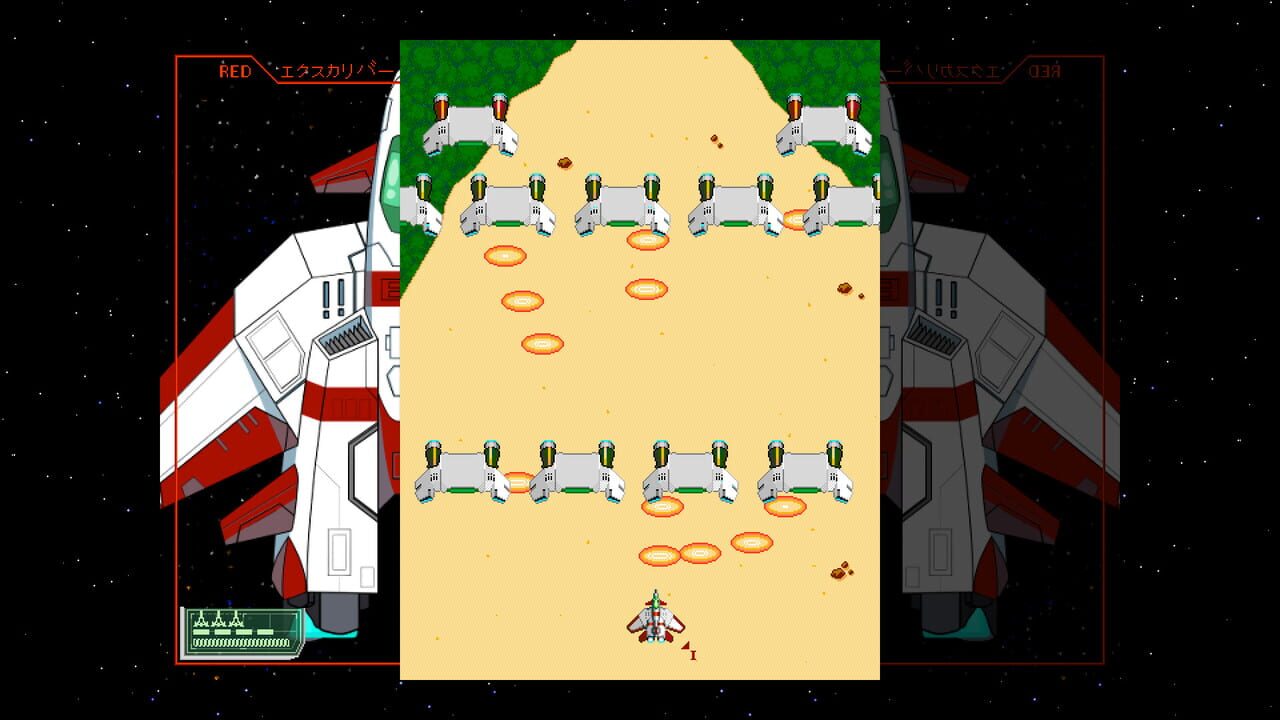Toggle the third ship life icon in the bottom-left HUD

(236, 621)
